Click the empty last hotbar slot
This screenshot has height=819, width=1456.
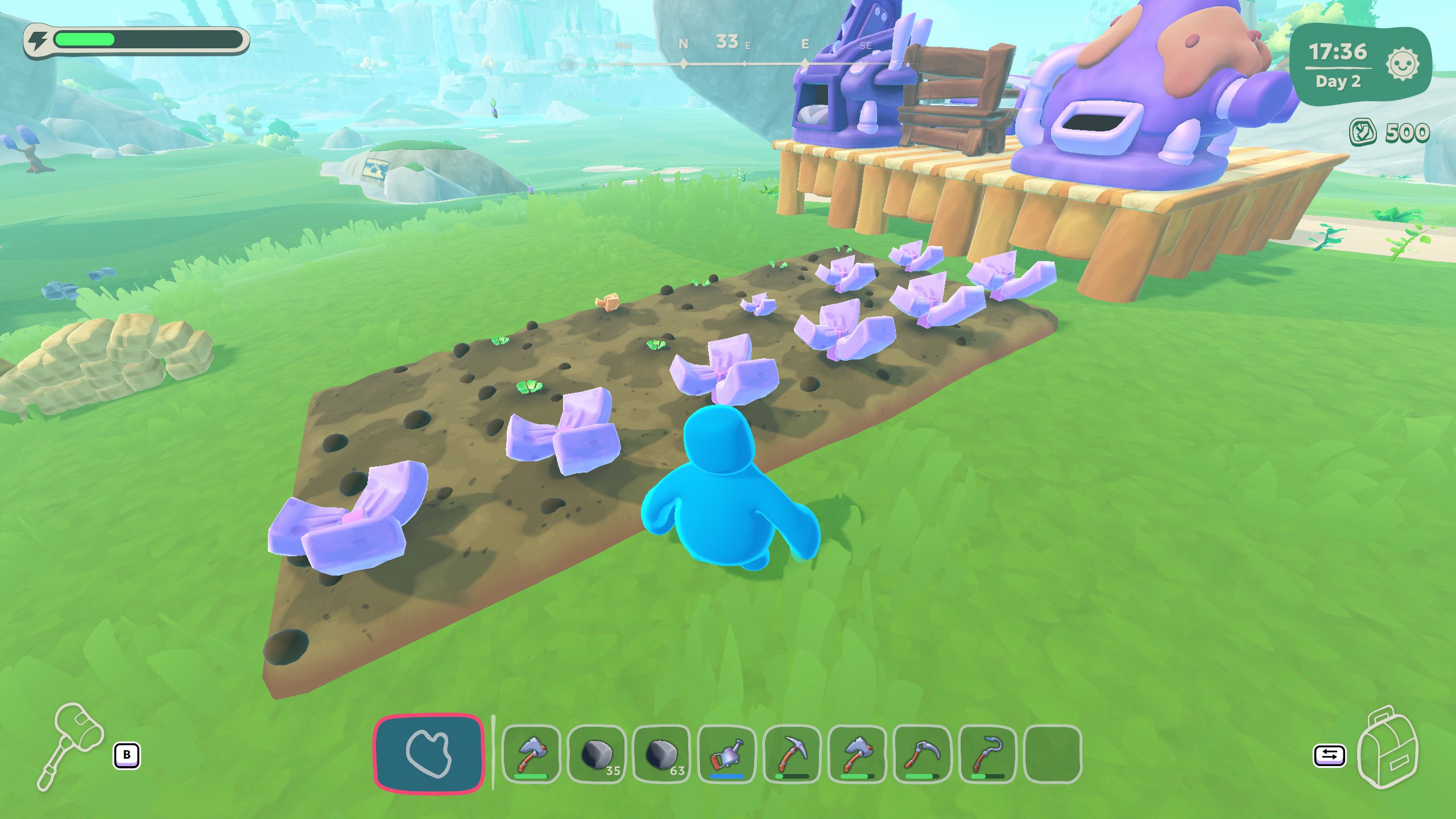(x=1052, y=754)
